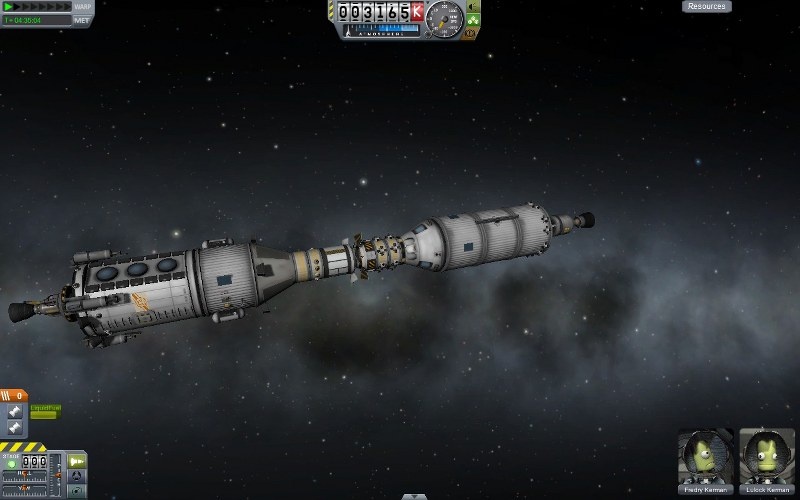Toggle the green landing gear button
The width and height of the screenshot is (800, 500).
point(474,20)
